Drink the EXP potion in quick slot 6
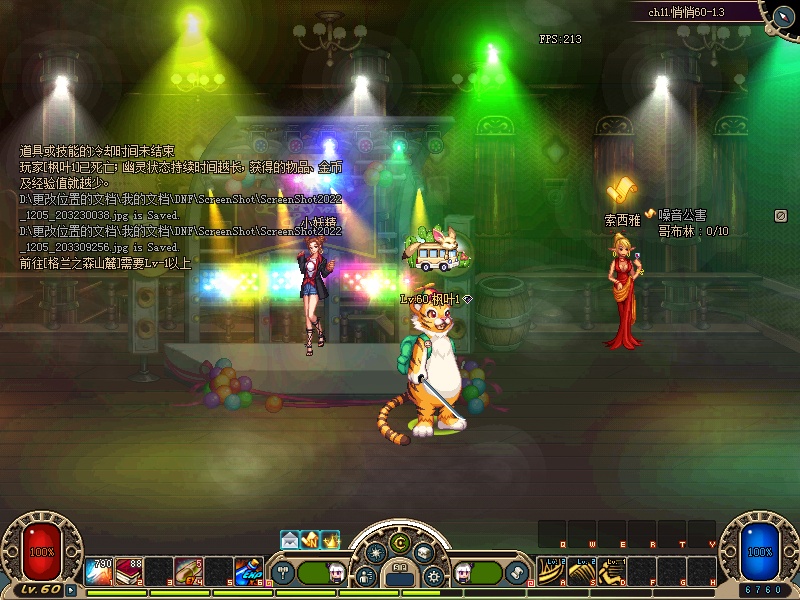The image size is (800, 600). tap(249, 571)
